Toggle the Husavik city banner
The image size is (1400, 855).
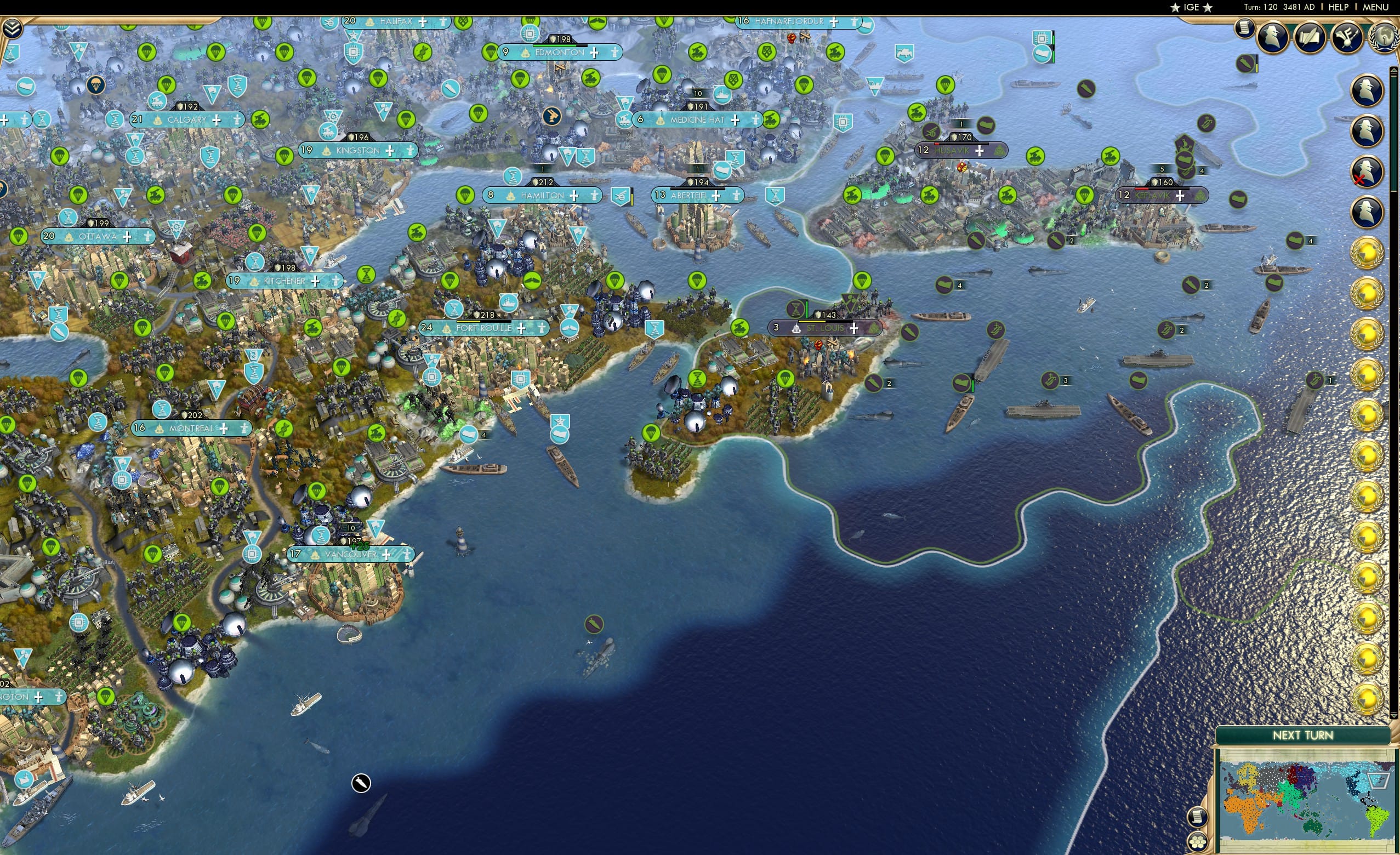(962, 151)
